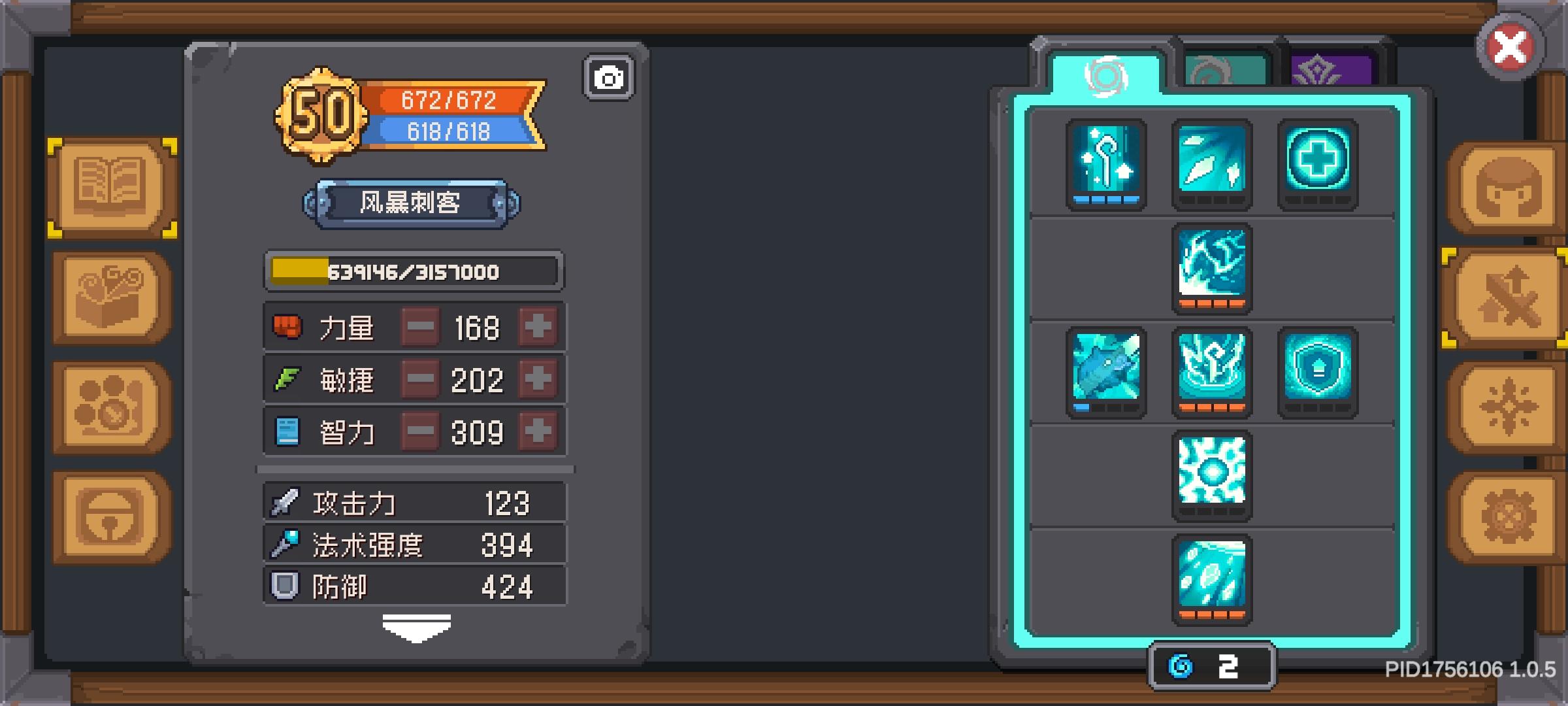Image resolution: width=1568 pixels, height=706 pixels.
Task: Select the shield skill icon
Action: [1317, 373]
